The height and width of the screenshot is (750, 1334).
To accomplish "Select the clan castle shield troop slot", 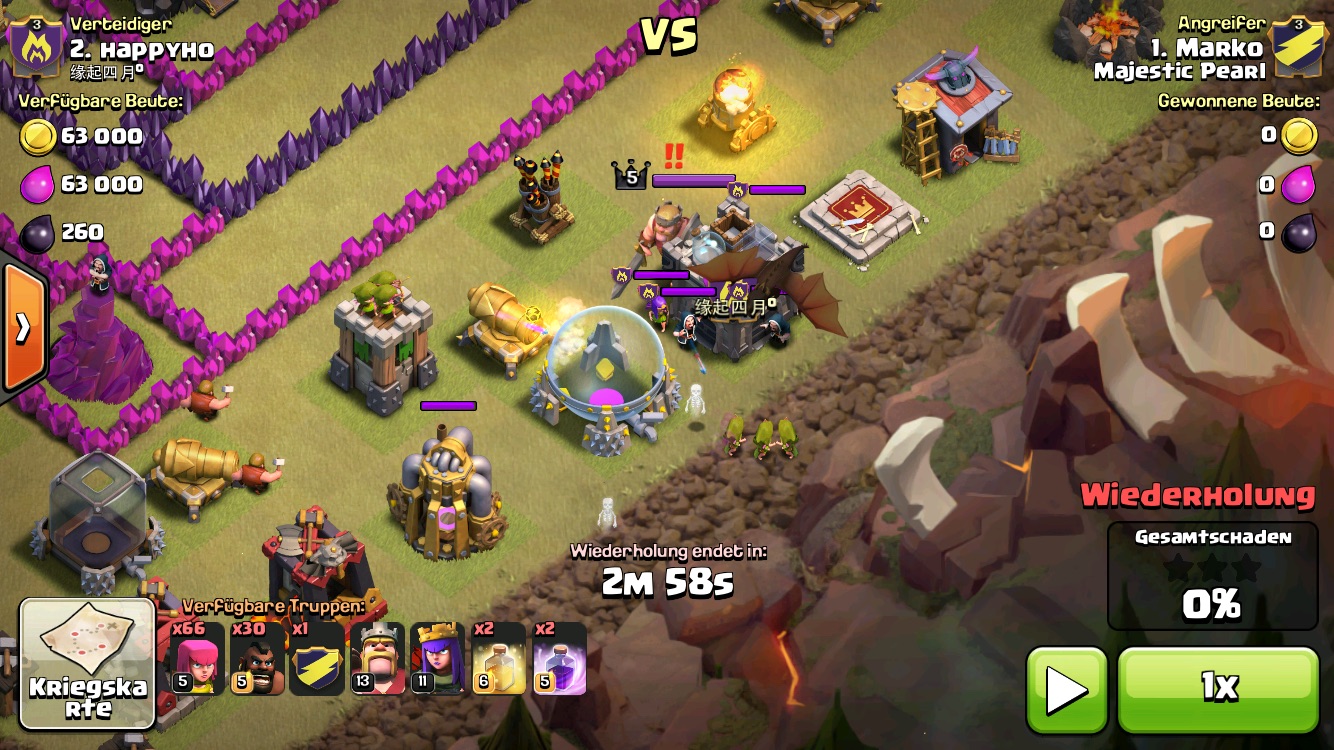I will [x=317, y=658].
